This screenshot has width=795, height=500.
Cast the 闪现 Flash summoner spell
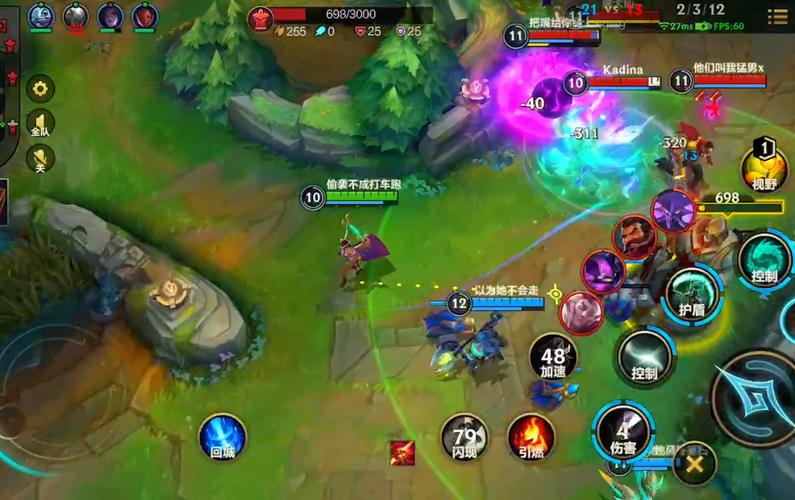[465, 438]
